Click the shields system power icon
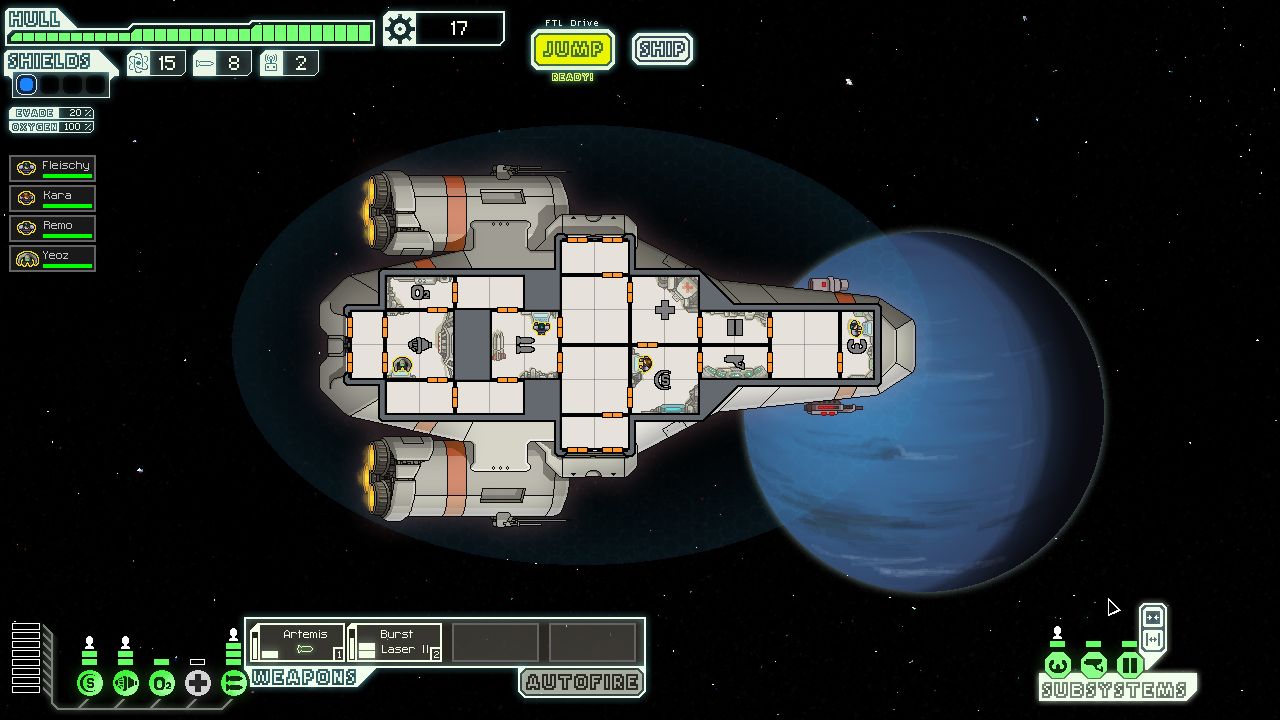1280x720 pixels. 90,683
